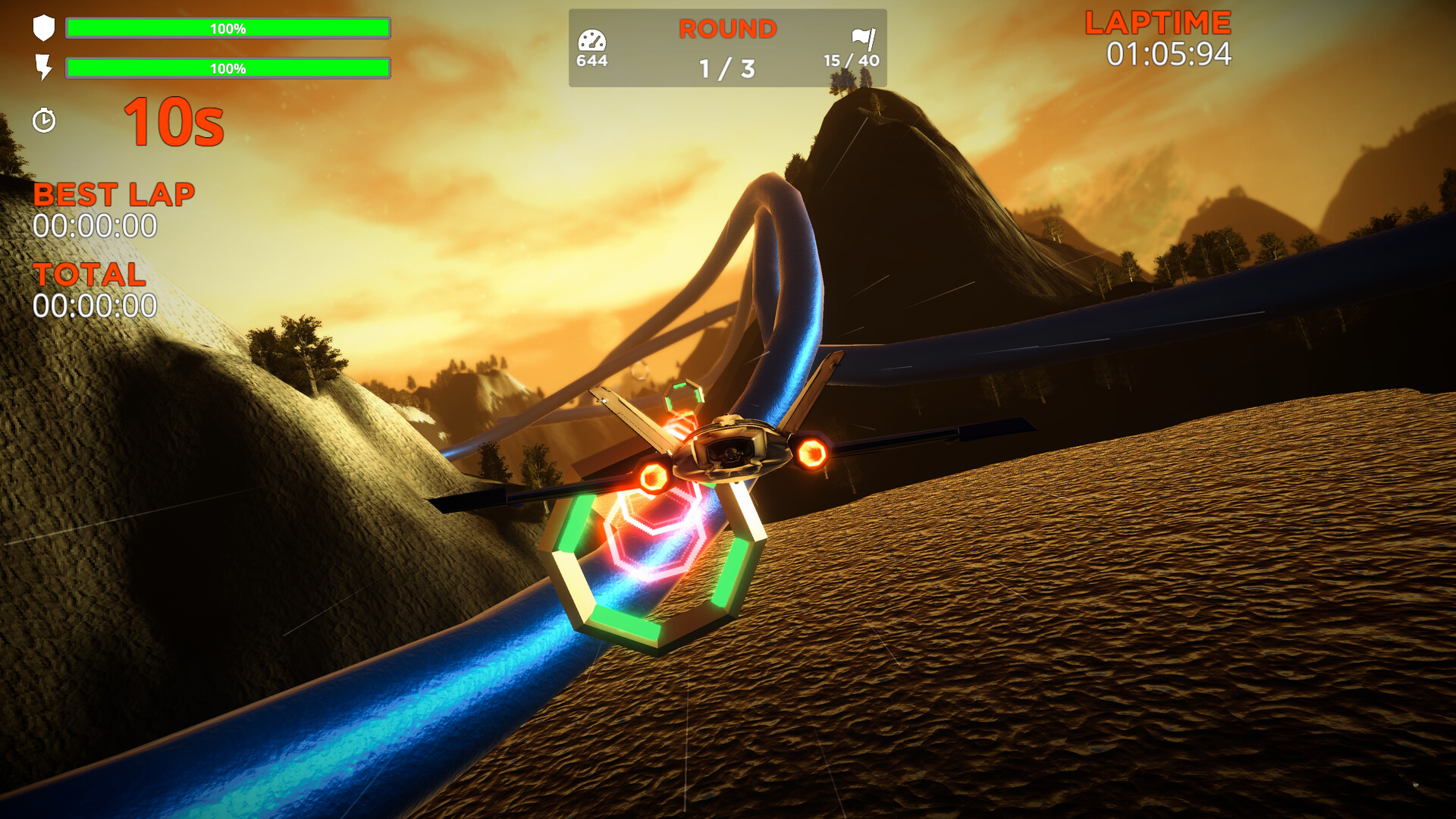Toggle the energy 100% status bar
The width and height of the screenshot is (1456, 819).
[x=227, y=68]
